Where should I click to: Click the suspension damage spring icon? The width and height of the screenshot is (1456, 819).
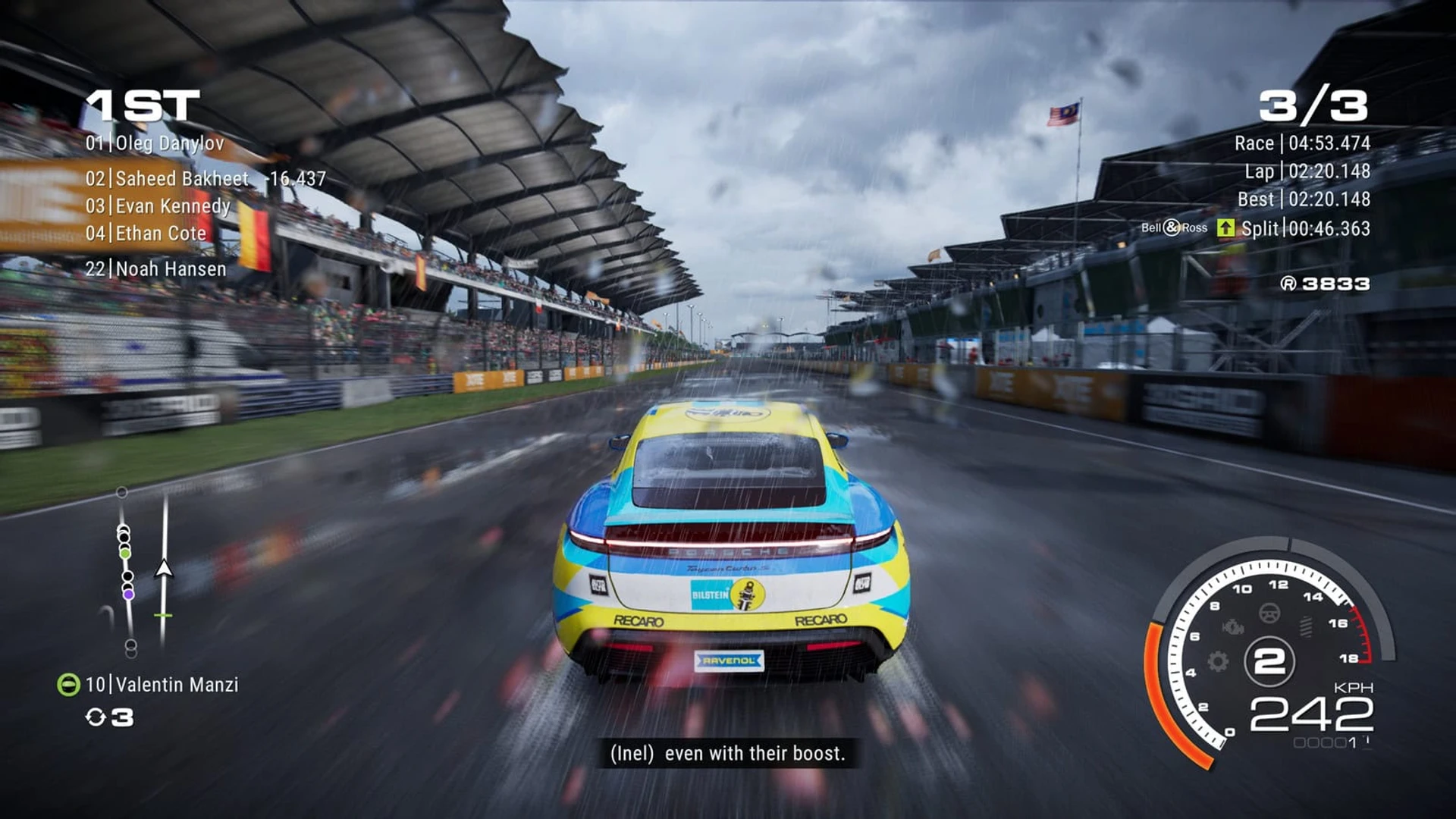click(1306, 626)
